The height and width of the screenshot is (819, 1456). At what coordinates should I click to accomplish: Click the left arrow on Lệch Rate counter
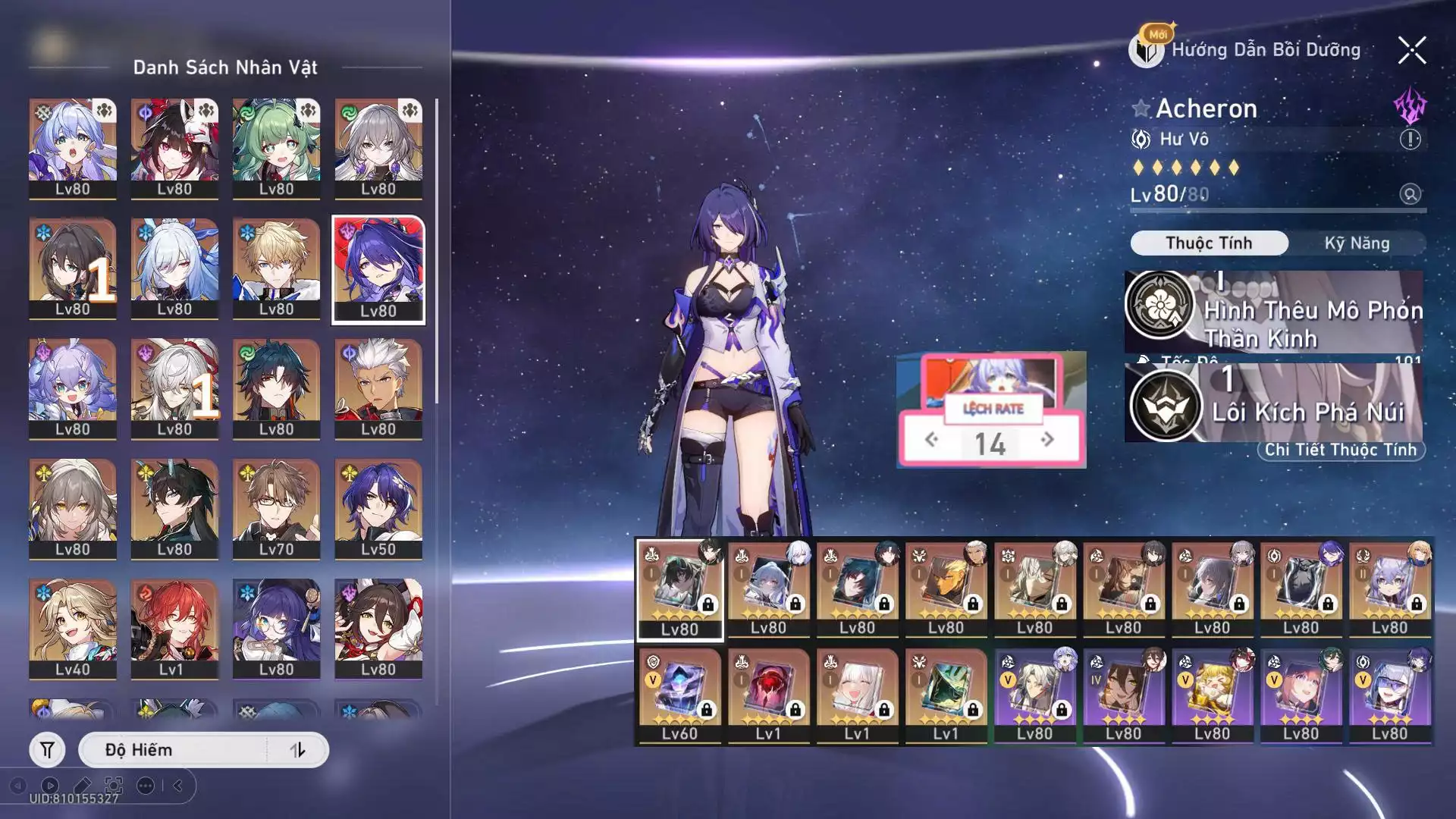(932, 439)
